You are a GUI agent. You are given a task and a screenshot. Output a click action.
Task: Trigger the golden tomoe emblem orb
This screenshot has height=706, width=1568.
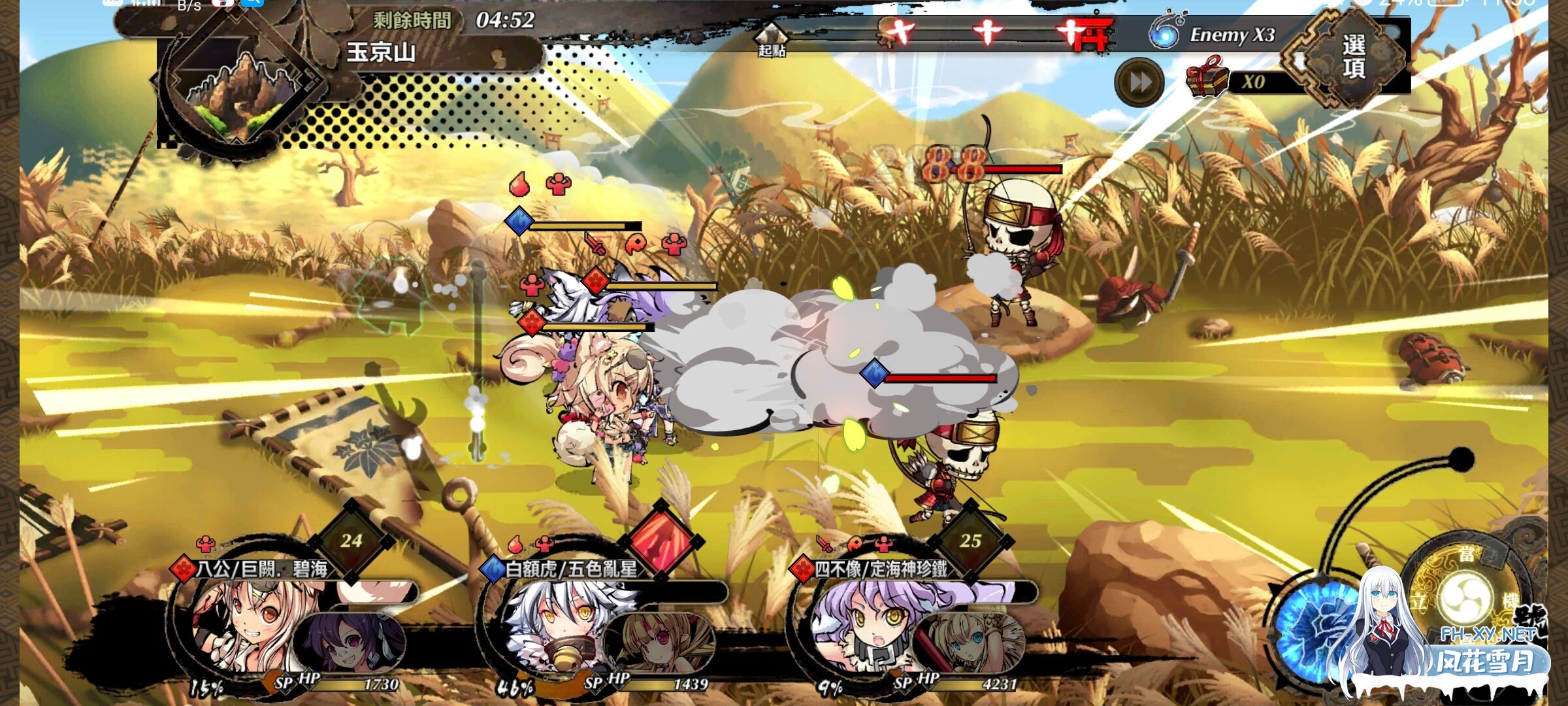pos(1467,598)
